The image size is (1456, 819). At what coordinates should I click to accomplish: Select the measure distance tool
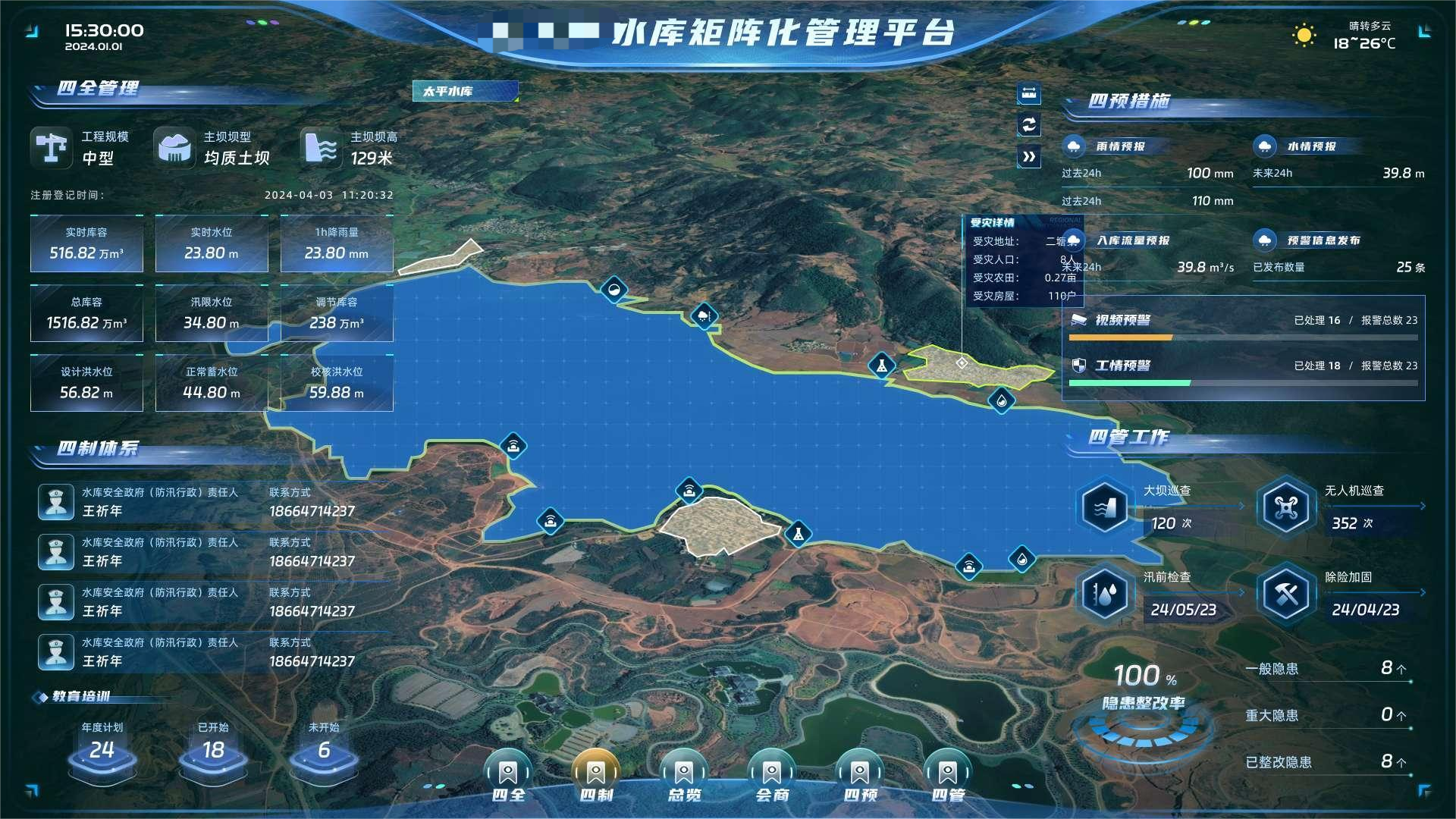pyautogui.click(x=1028, y=95)
